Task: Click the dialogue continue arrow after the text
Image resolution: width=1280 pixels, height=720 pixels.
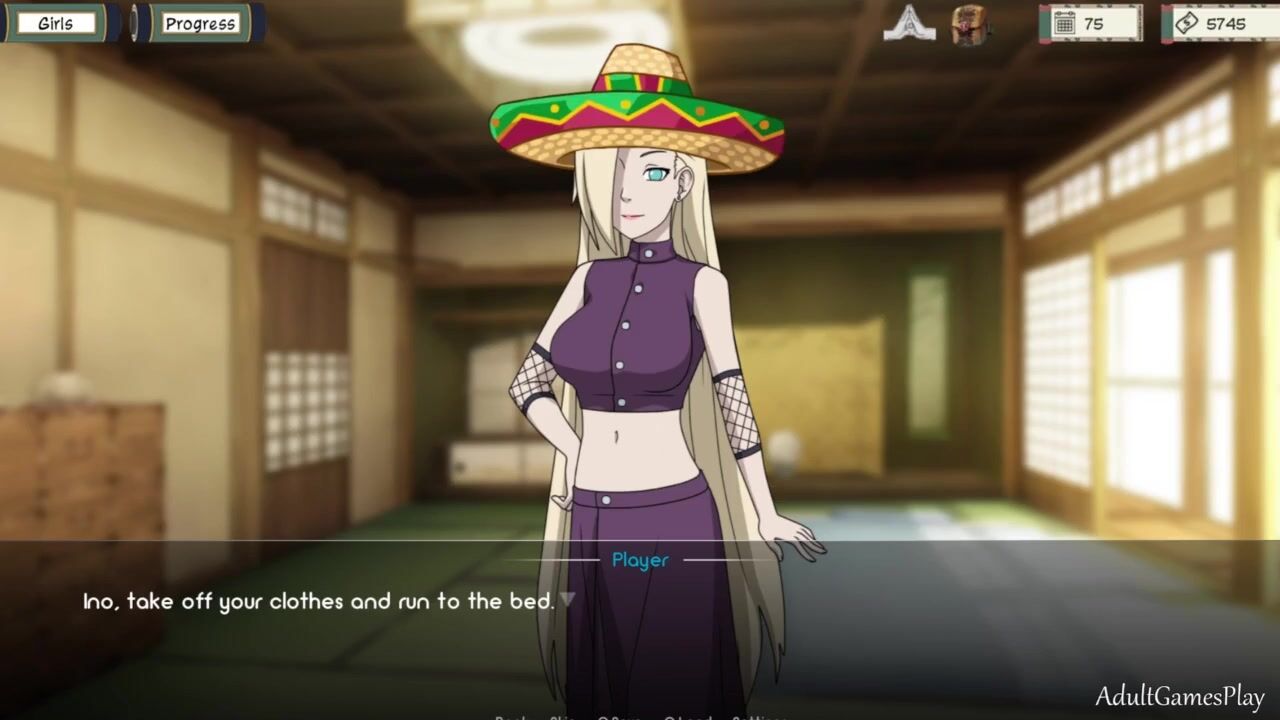Action: (567, 600)
